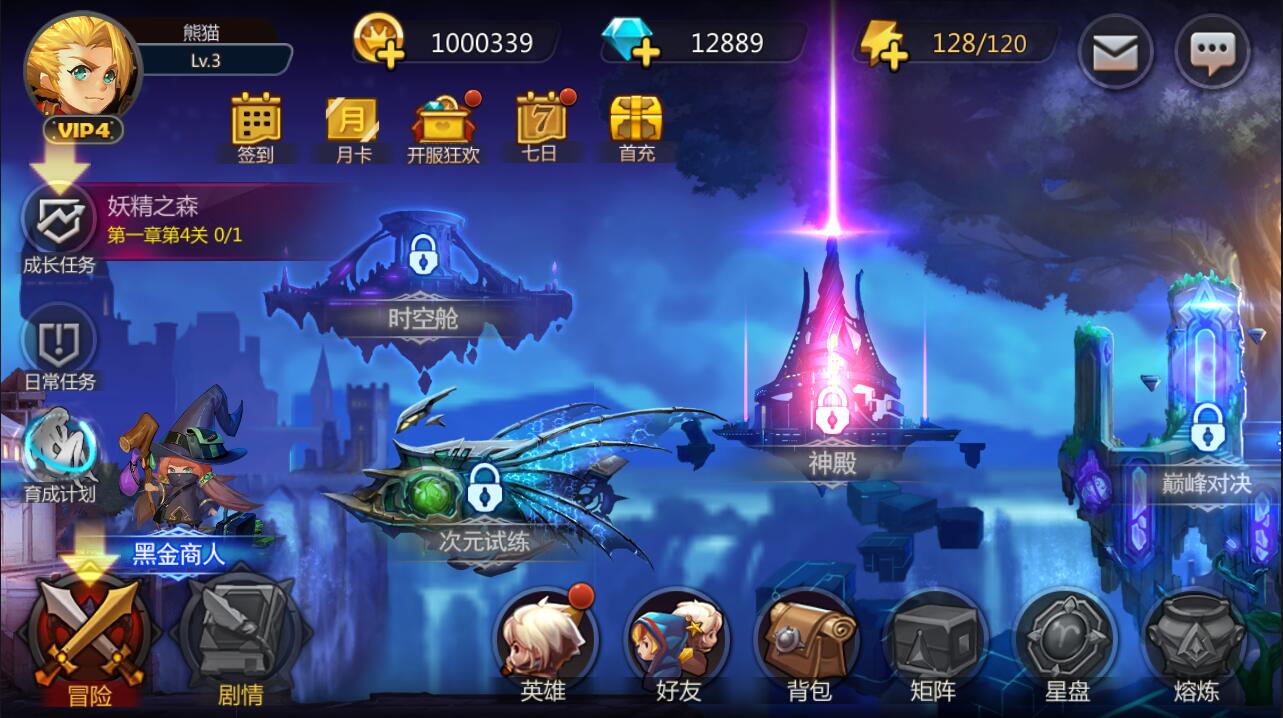Open the 英雄 heroes screen
Screen dimensions: 1283x718
point(544,641)
